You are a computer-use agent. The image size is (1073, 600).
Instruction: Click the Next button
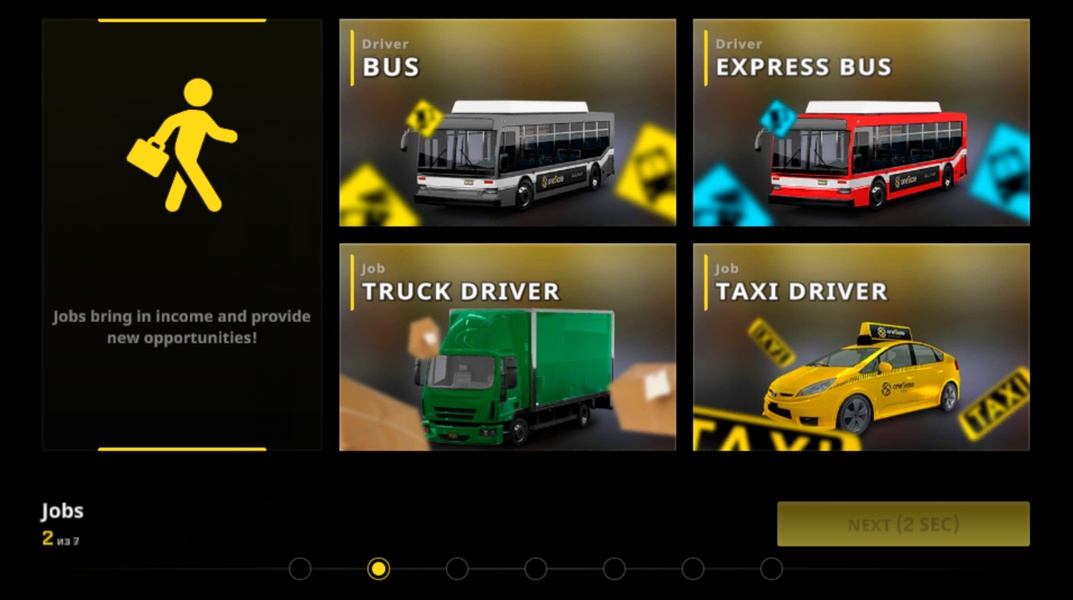point(903,524)
